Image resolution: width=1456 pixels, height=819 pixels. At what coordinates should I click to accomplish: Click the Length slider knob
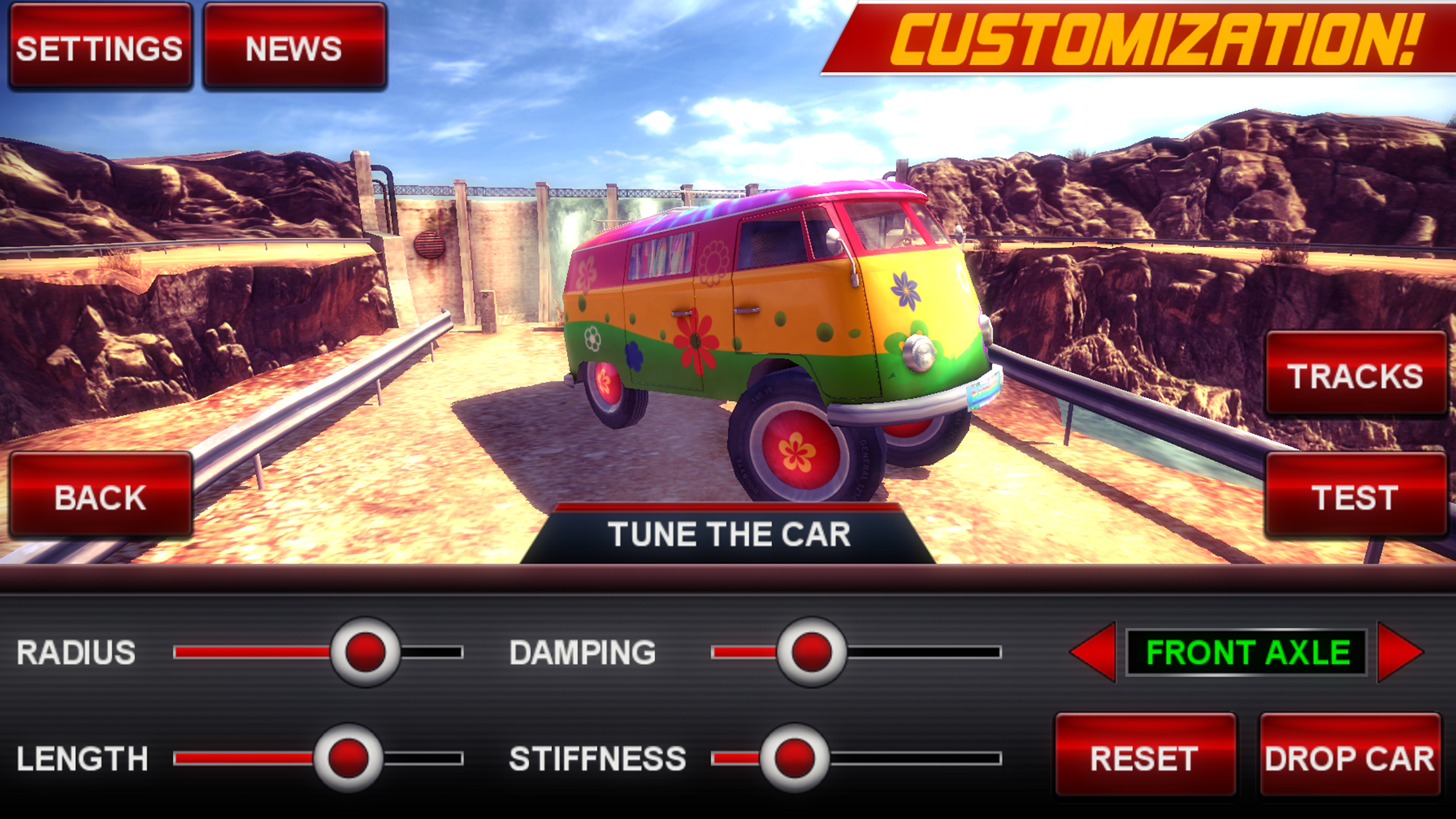tap(348, 758)
